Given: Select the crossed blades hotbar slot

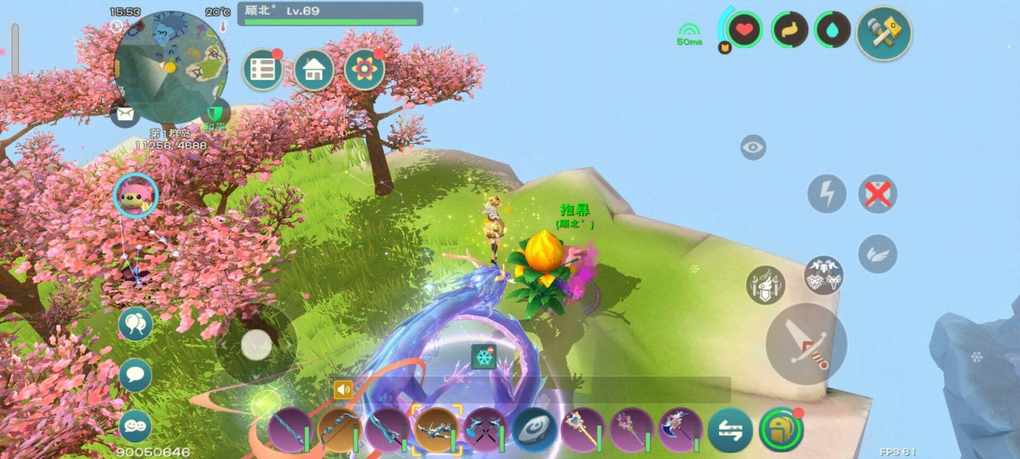Looking at the screenshot, I should click(x=486, y=430).
